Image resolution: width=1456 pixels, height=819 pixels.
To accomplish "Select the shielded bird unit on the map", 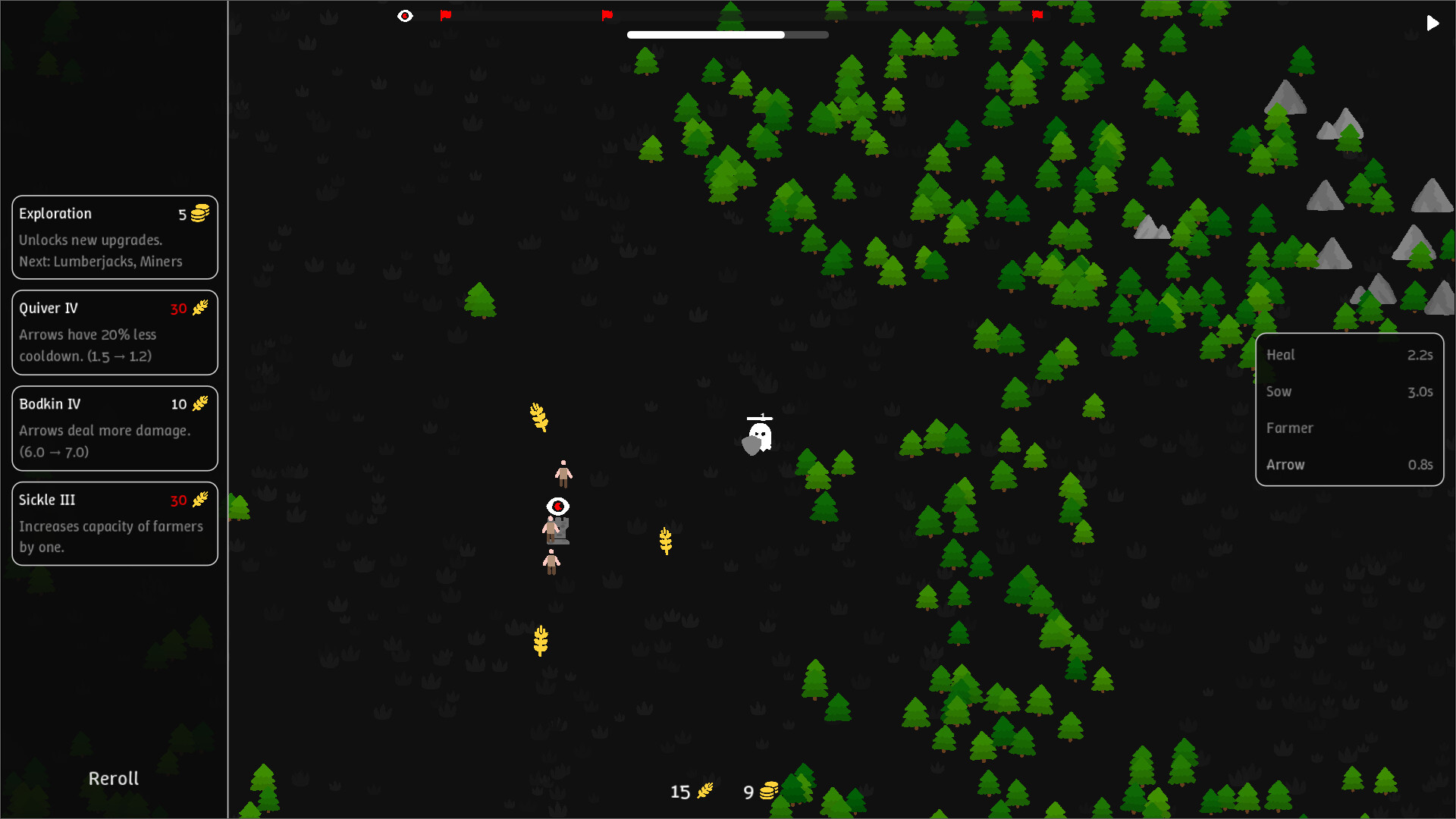I will (757, 435).
